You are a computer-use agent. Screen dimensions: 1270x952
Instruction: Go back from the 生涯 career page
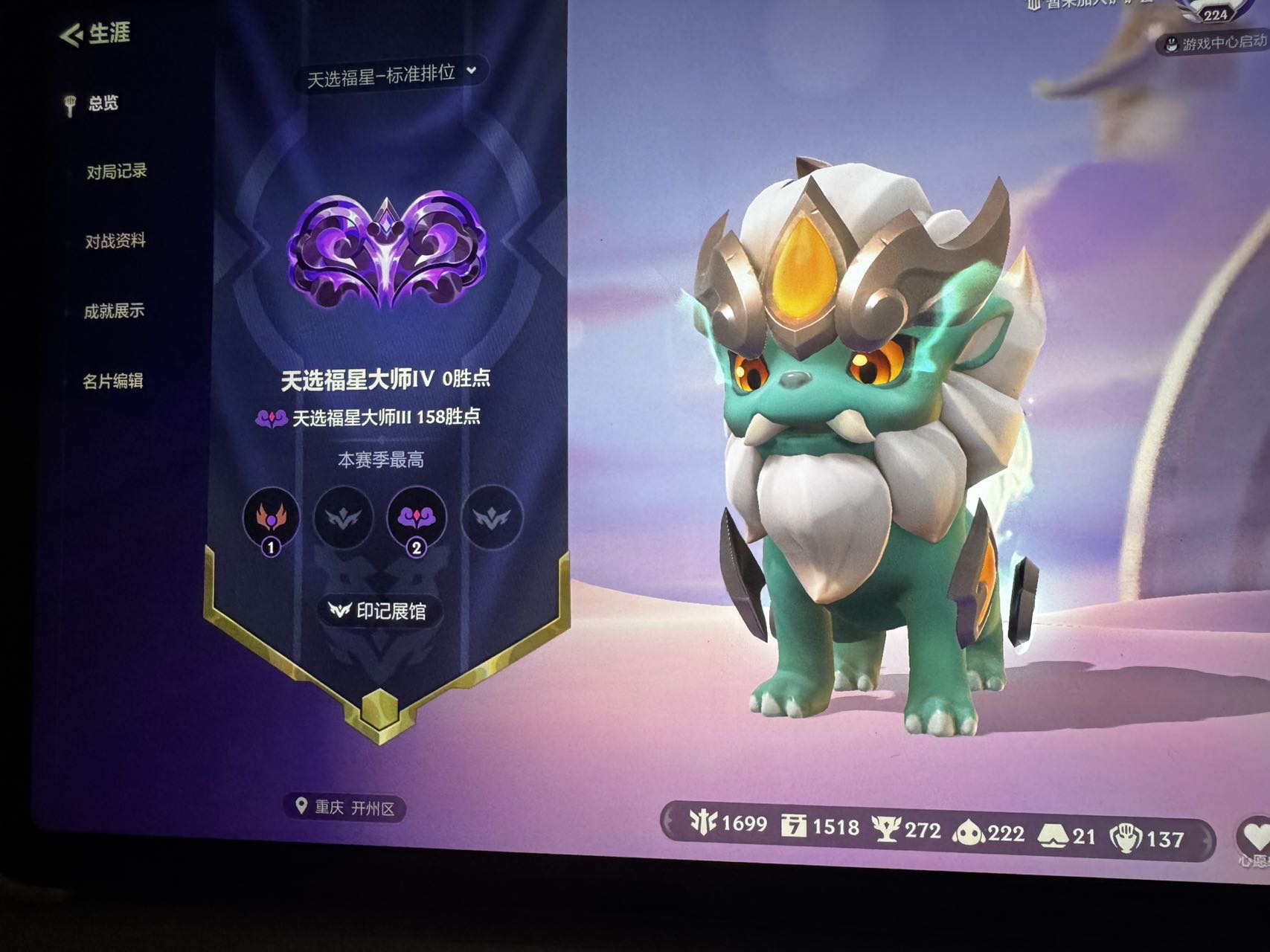tap(72, 35)
